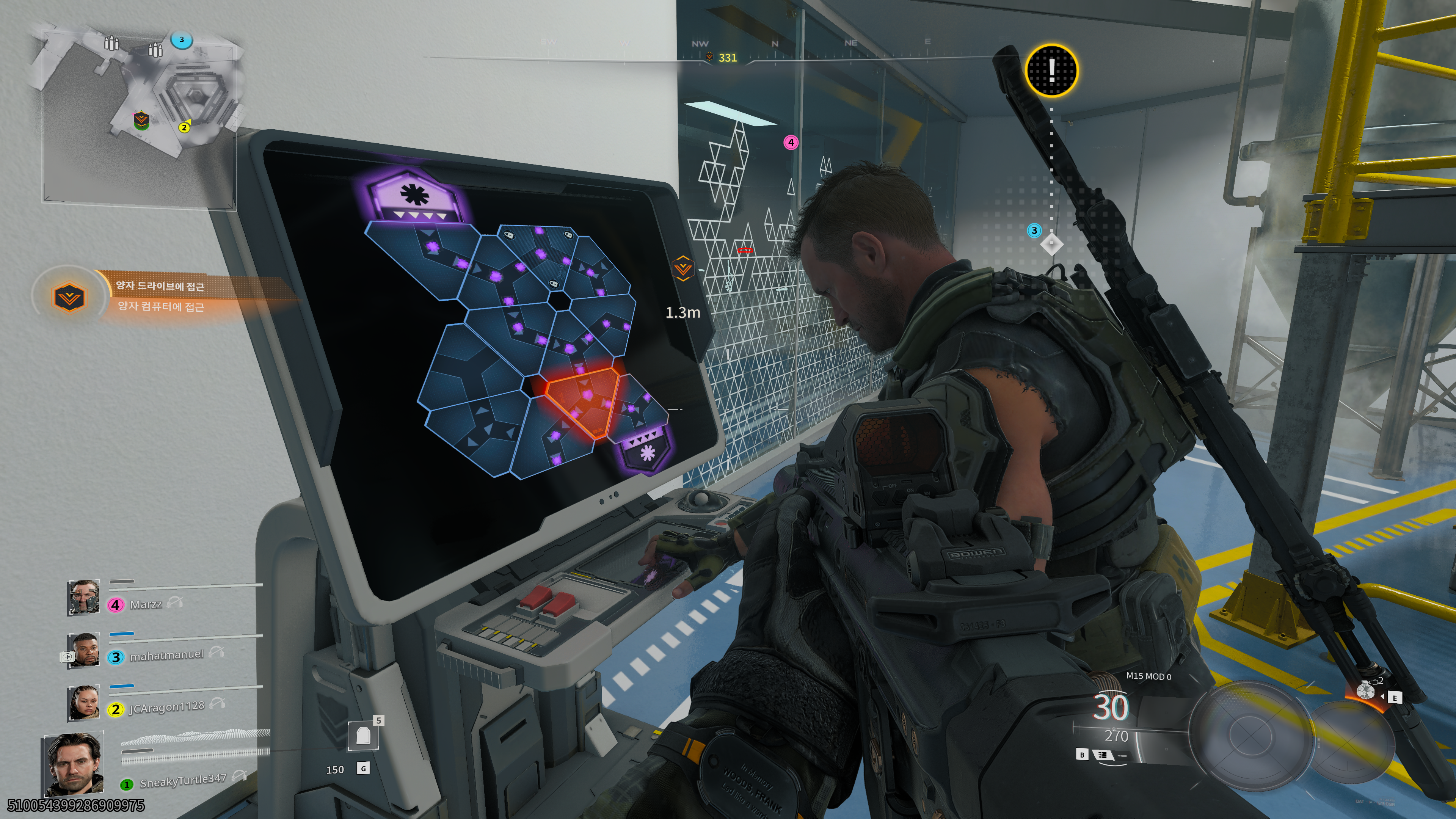The width and height of the screenshot is (1456, 819).
Task: Select the orange objective tracker badge
Action: (69, 296)
